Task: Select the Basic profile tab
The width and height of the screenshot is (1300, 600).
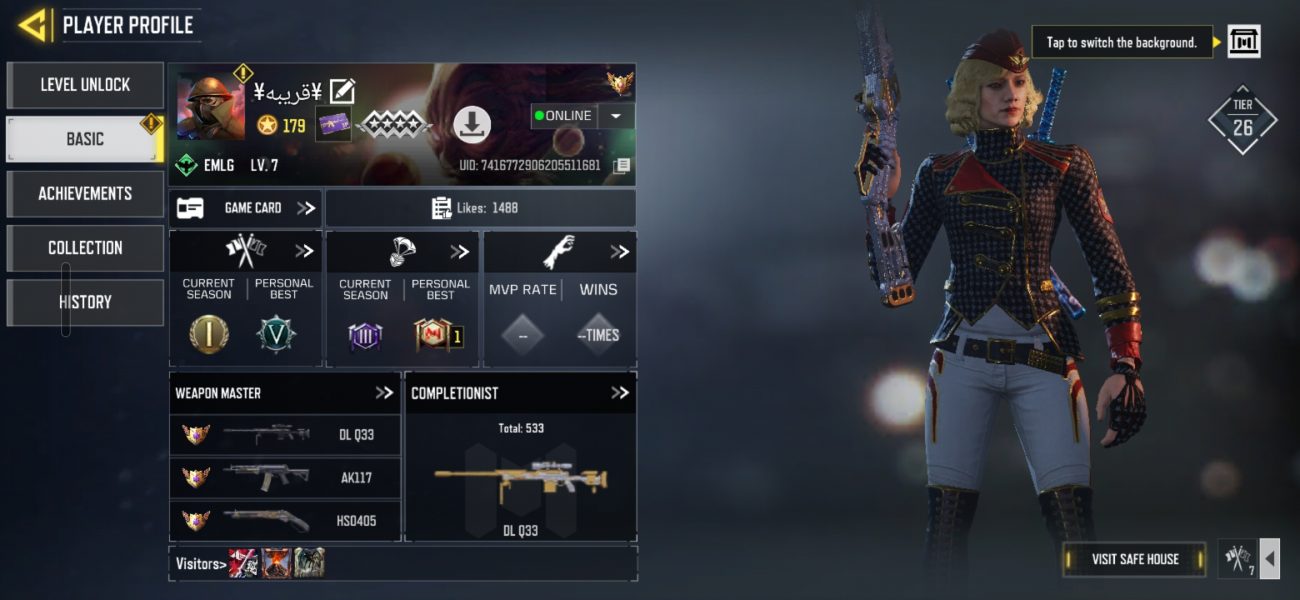Action: pyautogui.click(x=85, y=139)
